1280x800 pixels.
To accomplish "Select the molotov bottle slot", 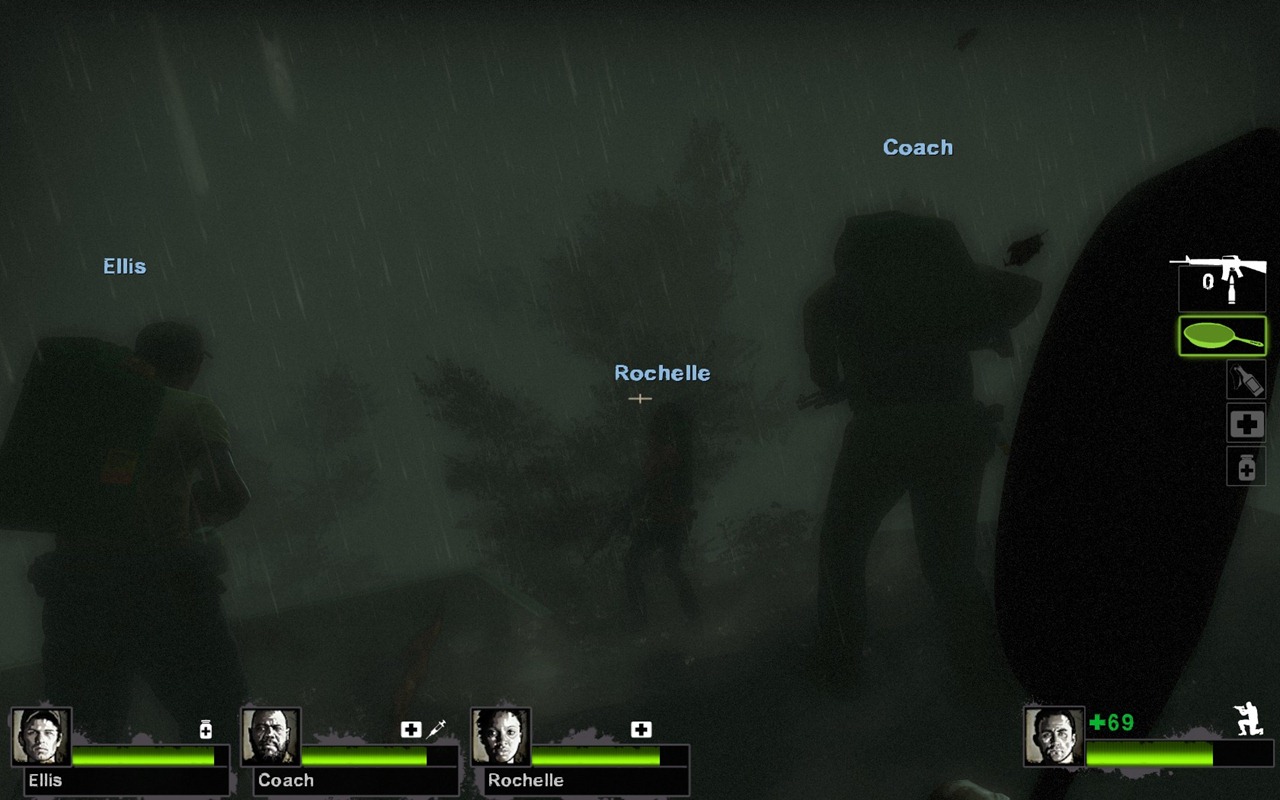I will [x=1246, y=380].
